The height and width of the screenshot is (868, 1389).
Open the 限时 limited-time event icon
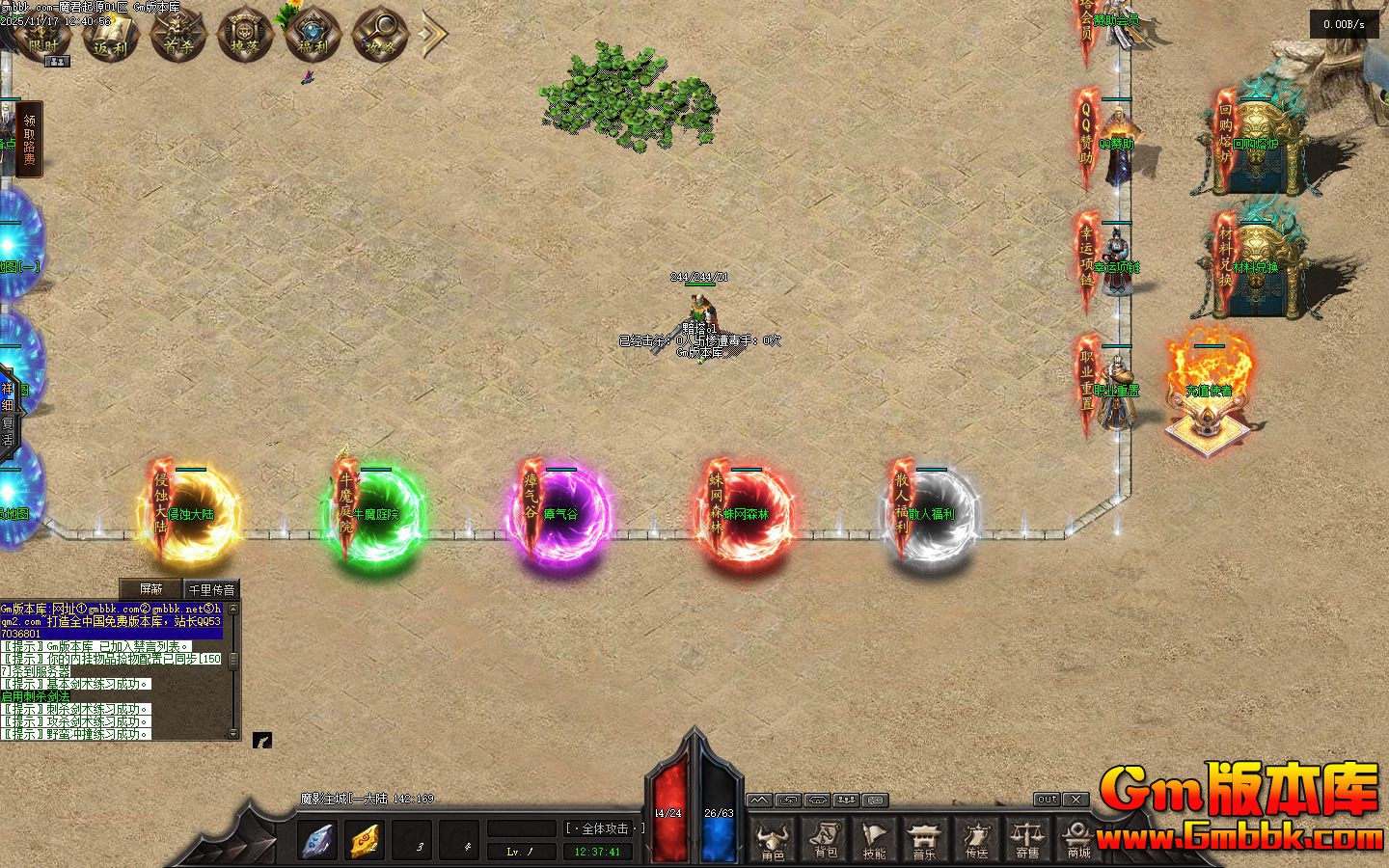coord(44,36)
